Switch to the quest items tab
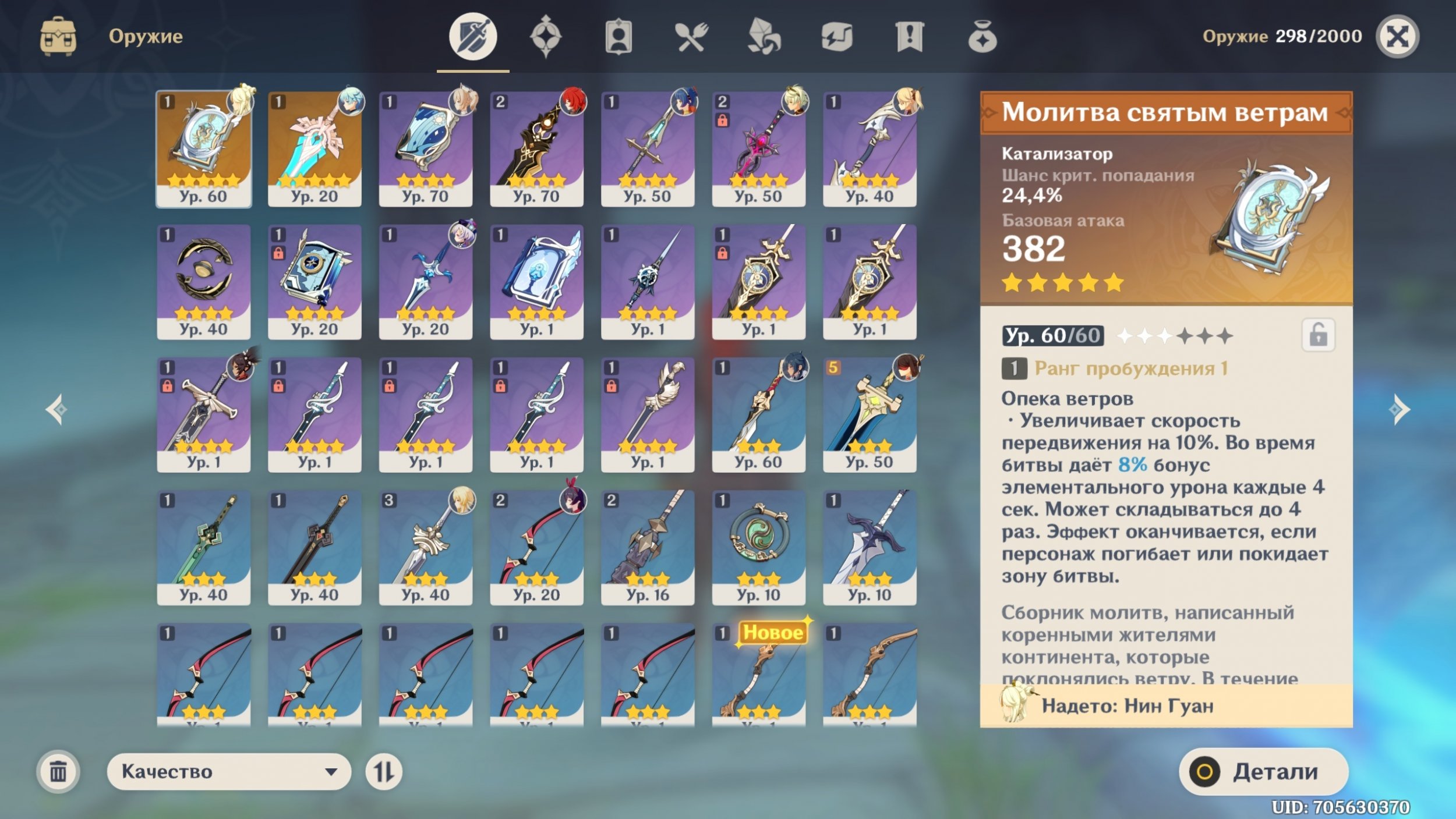1456x819 pixels. 909,37
